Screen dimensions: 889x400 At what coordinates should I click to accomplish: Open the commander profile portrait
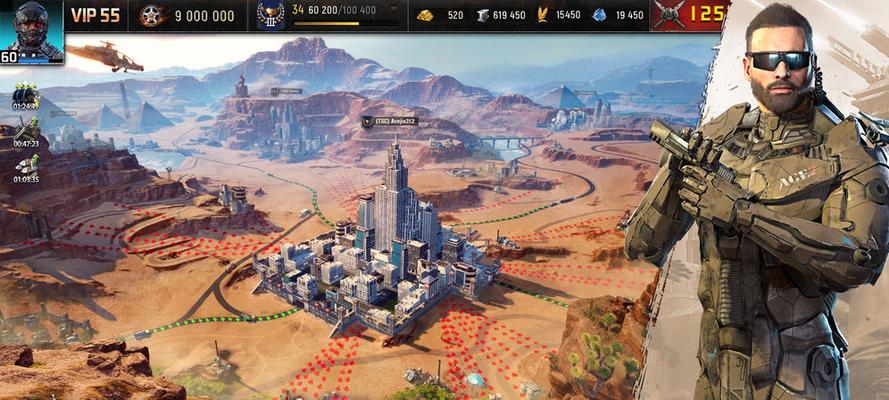30,28
